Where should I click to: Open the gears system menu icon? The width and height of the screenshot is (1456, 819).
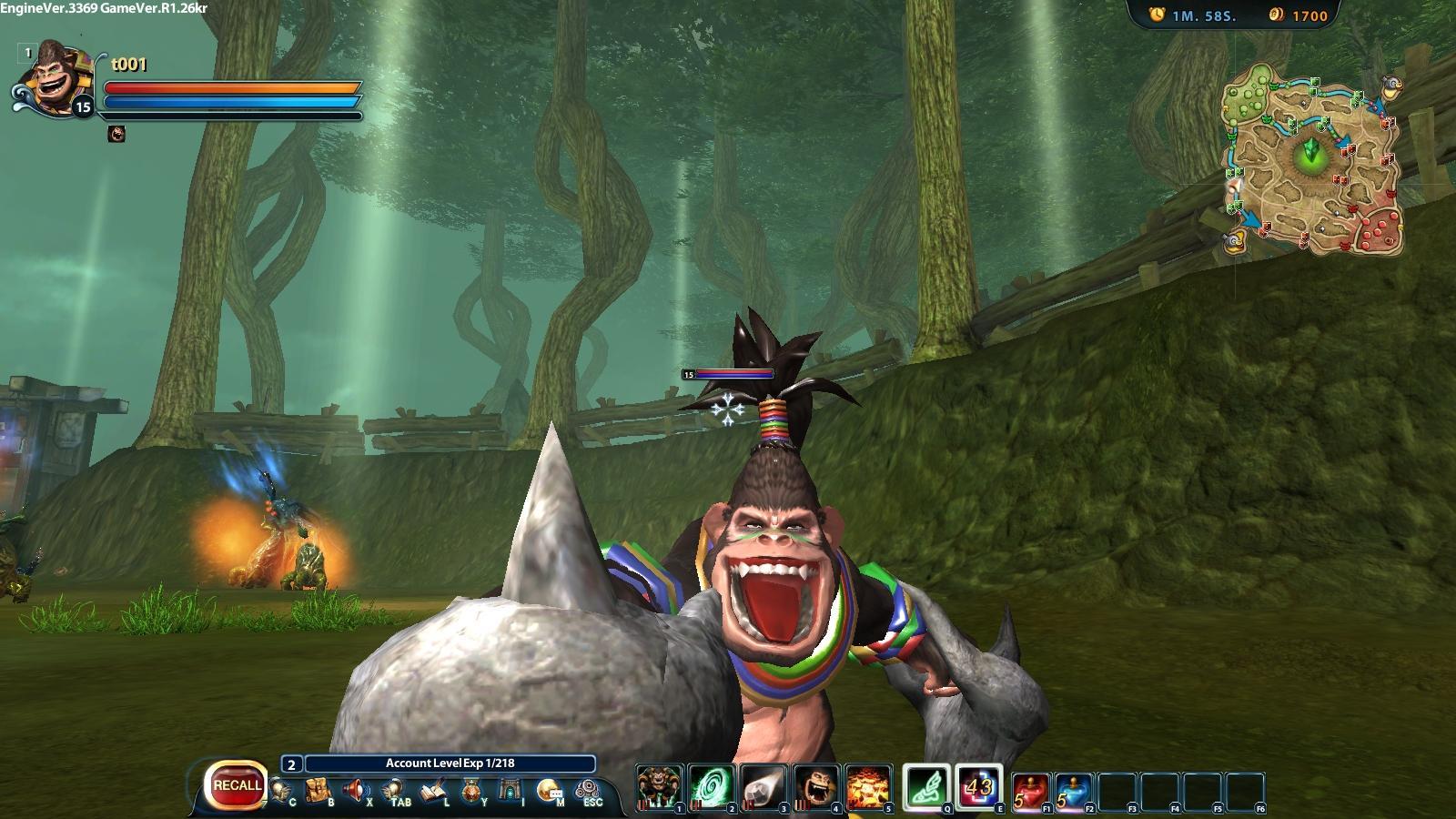(588, 788)
